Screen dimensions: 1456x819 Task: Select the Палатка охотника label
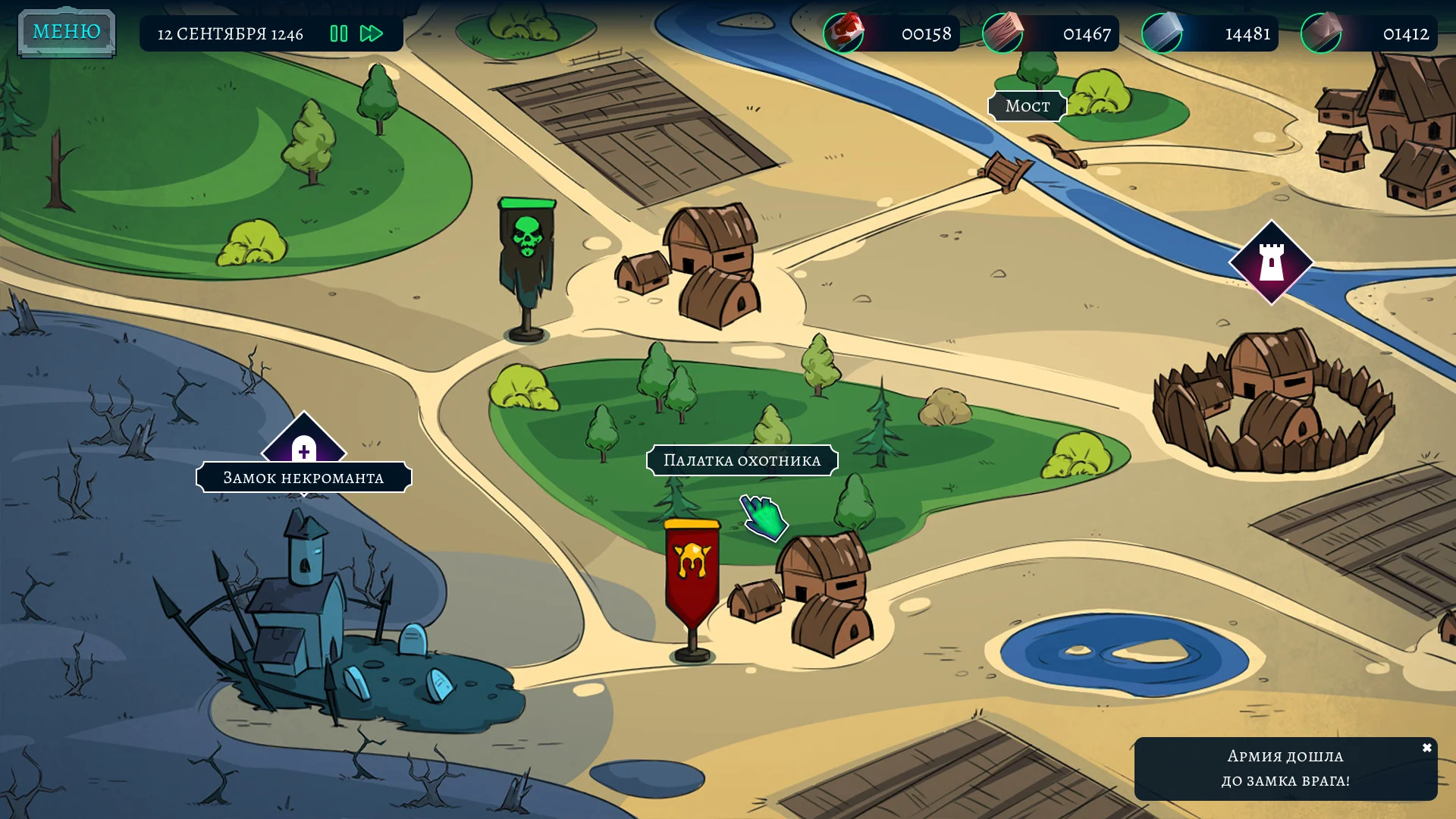point(742,460)
